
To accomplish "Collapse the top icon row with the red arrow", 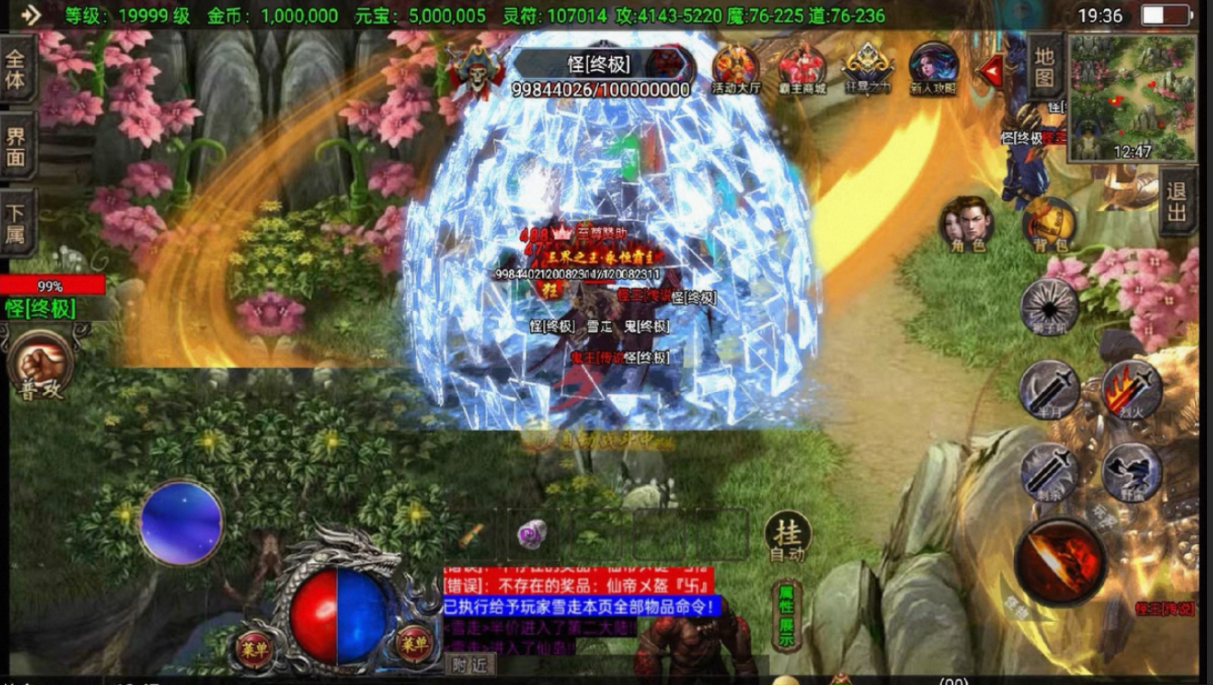I will coord(992,70).
